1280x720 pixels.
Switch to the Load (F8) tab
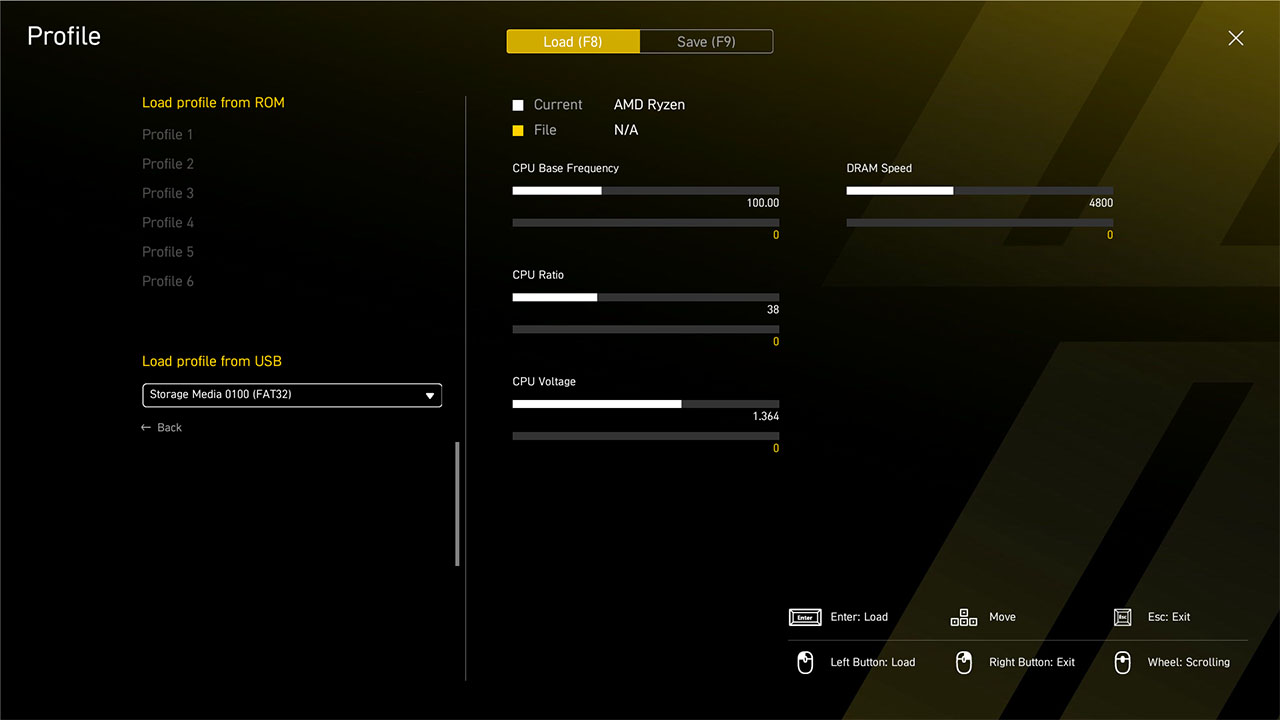pyautogui.click(x=573, y=42)
